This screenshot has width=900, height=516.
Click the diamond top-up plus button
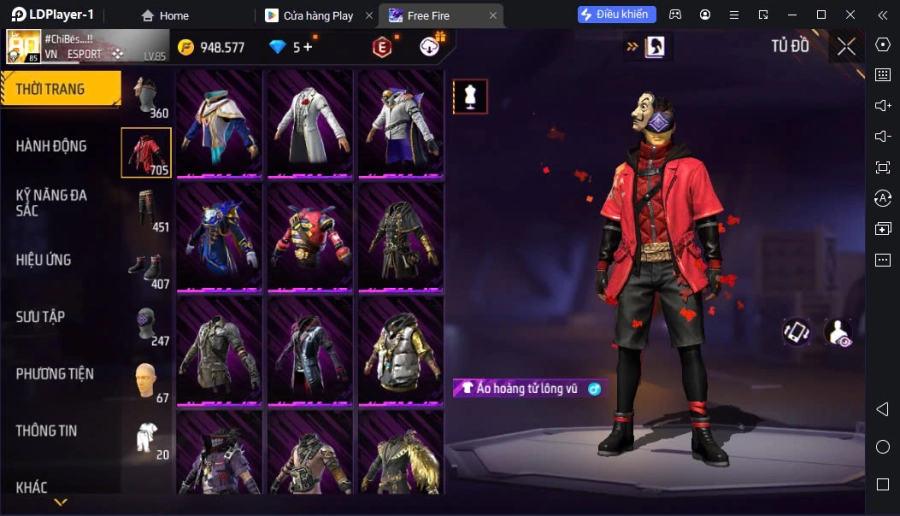307,47
